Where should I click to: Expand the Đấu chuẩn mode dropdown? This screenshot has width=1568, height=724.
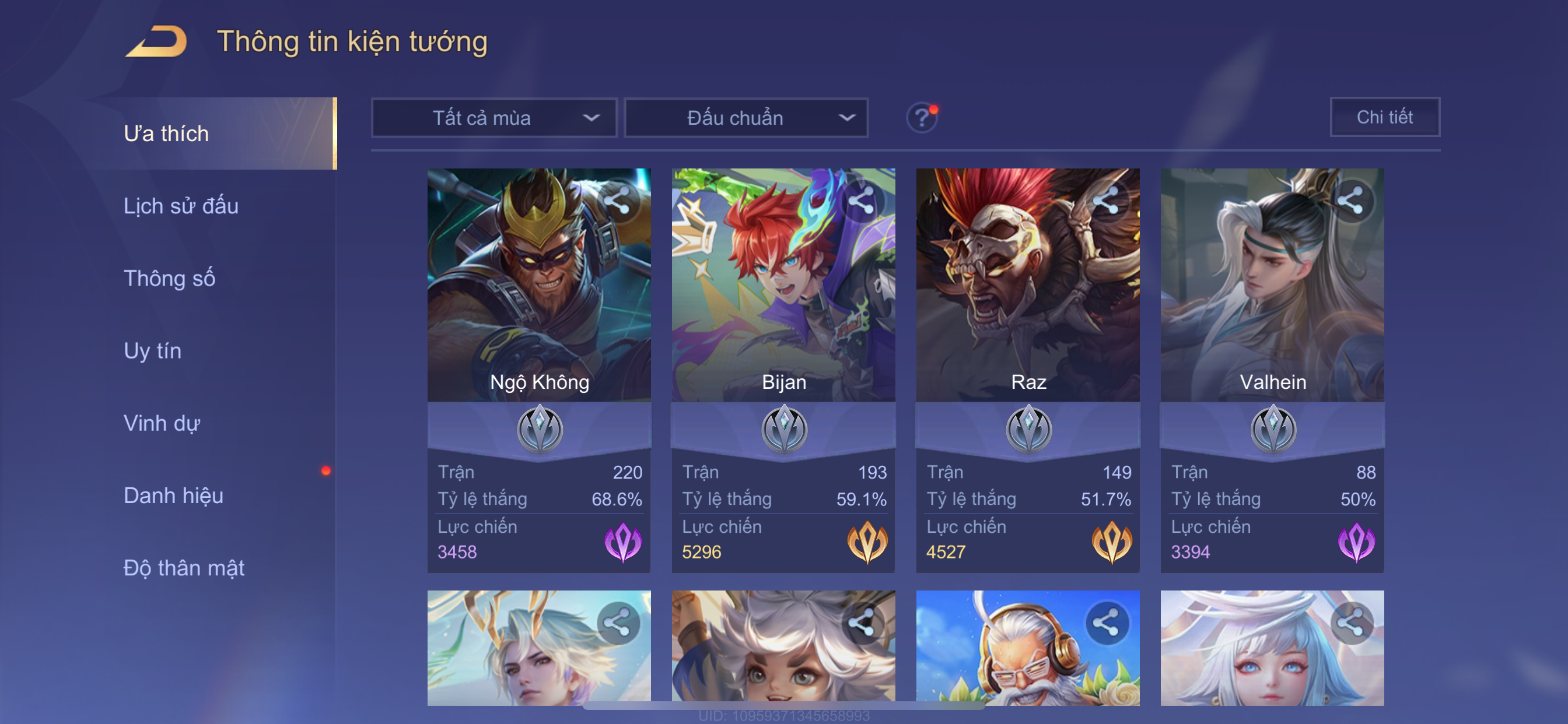coord(747,118)
